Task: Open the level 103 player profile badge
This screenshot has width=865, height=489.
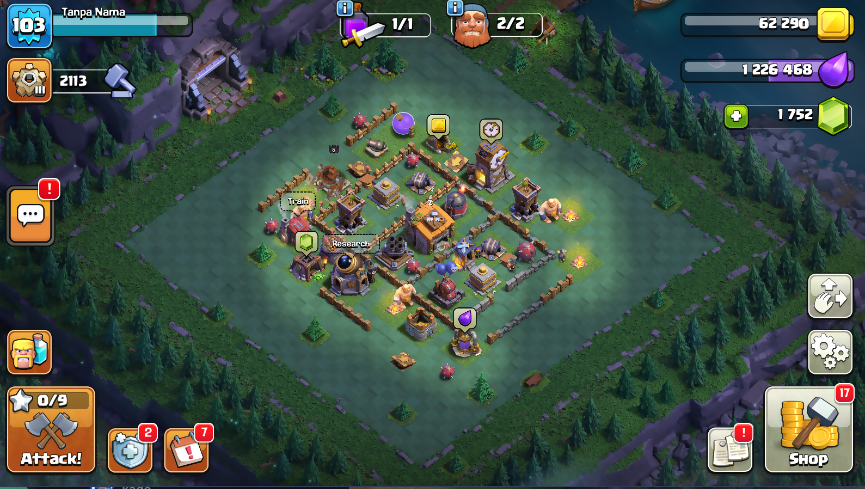Action: (x=28, y=25)
